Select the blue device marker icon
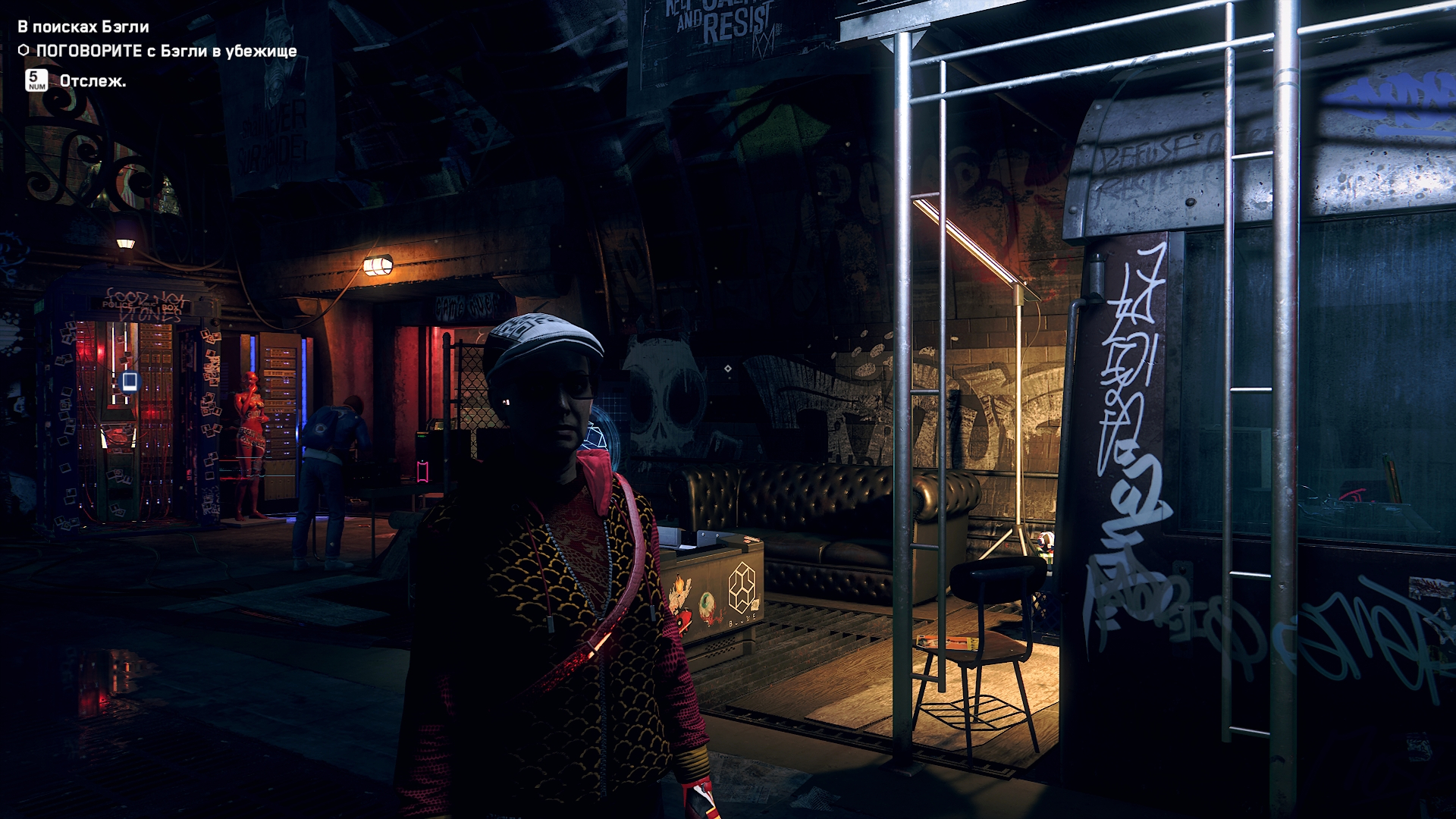The height and width of the screenshot is (819, 1456). point(130,381)
